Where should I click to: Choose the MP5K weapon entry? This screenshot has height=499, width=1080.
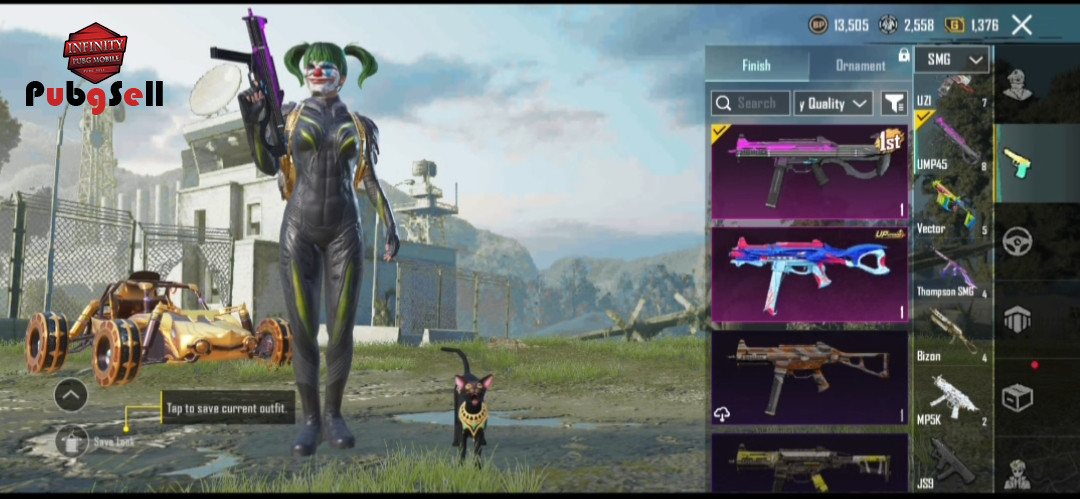point(952,400)
